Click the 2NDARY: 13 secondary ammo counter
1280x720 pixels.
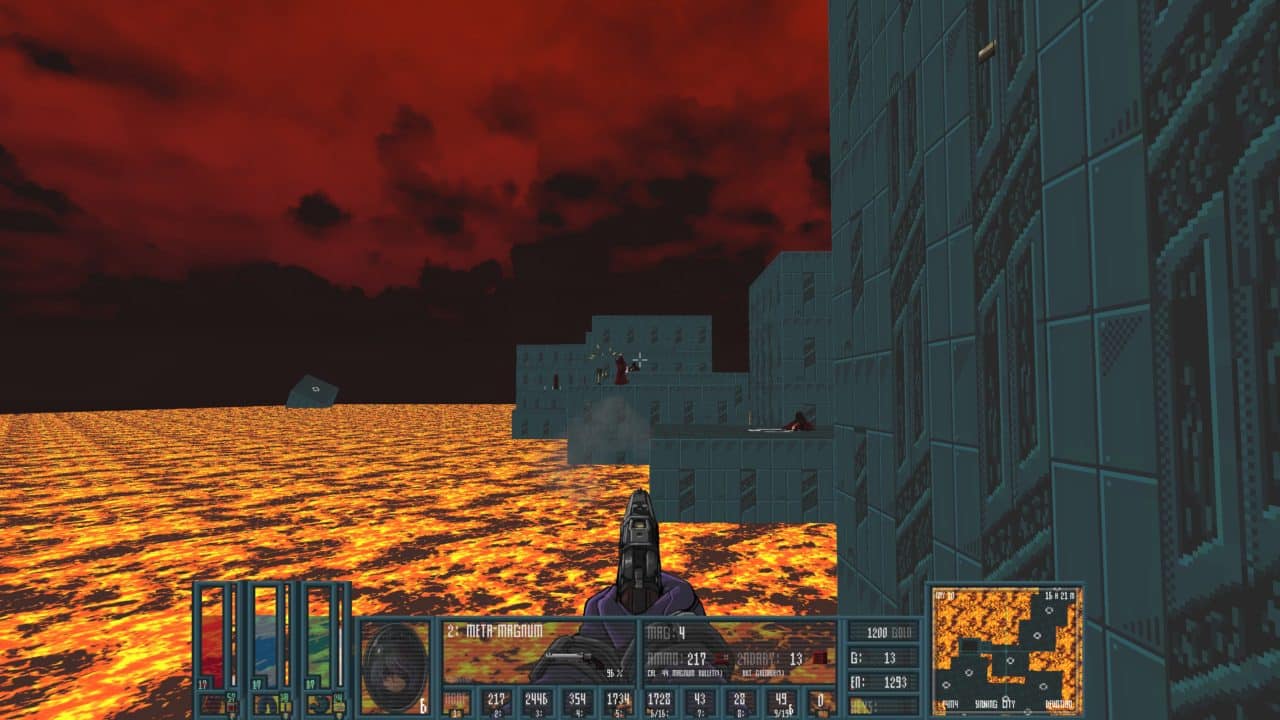tap(767, 659)
